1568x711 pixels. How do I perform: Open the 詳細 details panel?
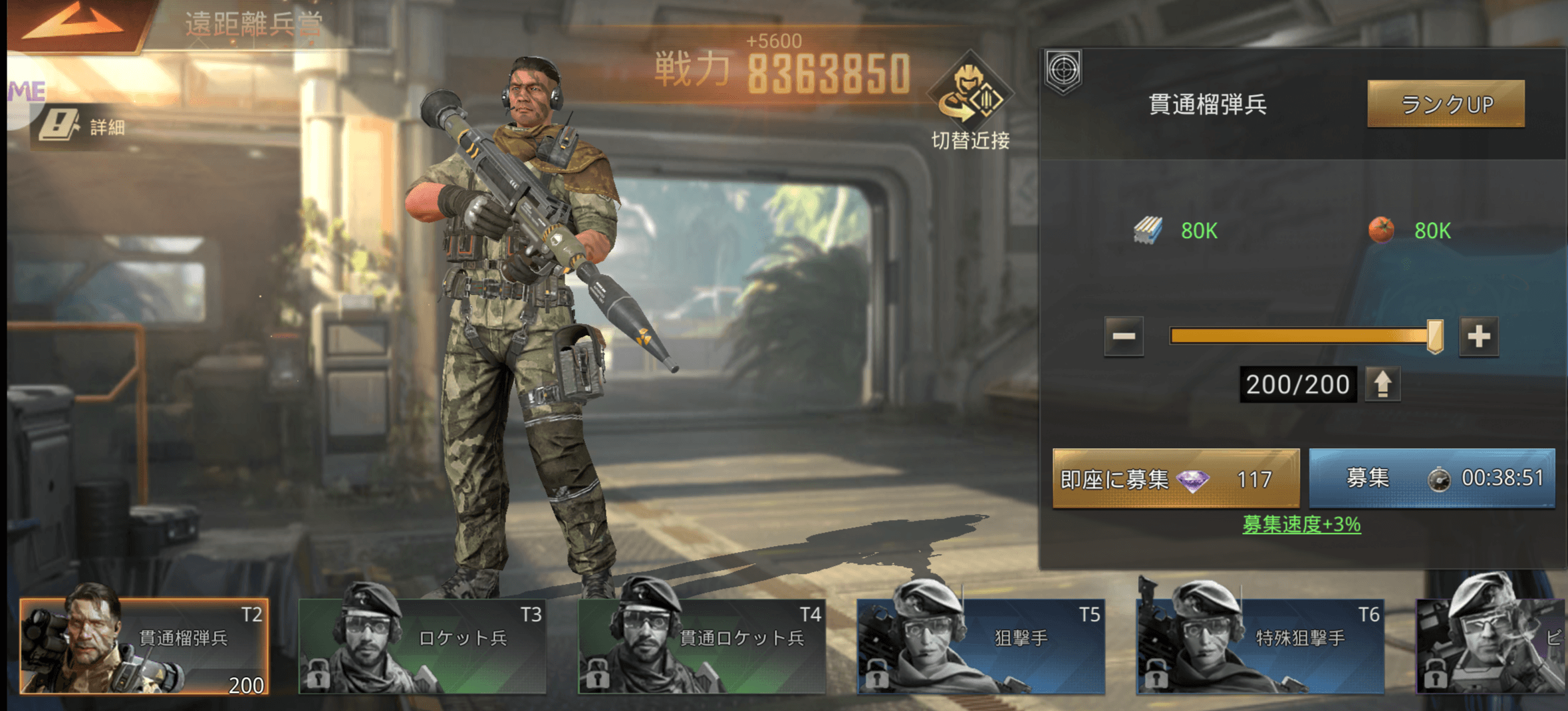point(83,126)
